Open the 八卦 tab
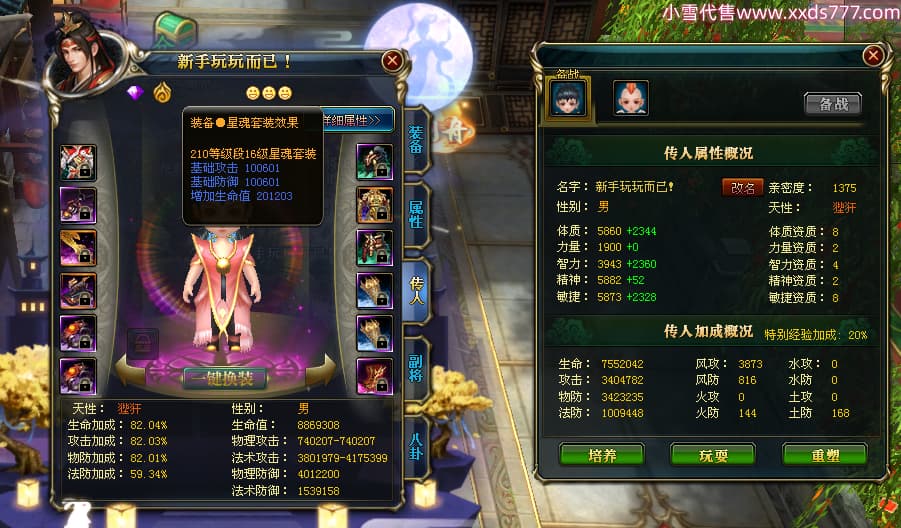The width and height of the screenshot is (901, 528). pos(416,438)
